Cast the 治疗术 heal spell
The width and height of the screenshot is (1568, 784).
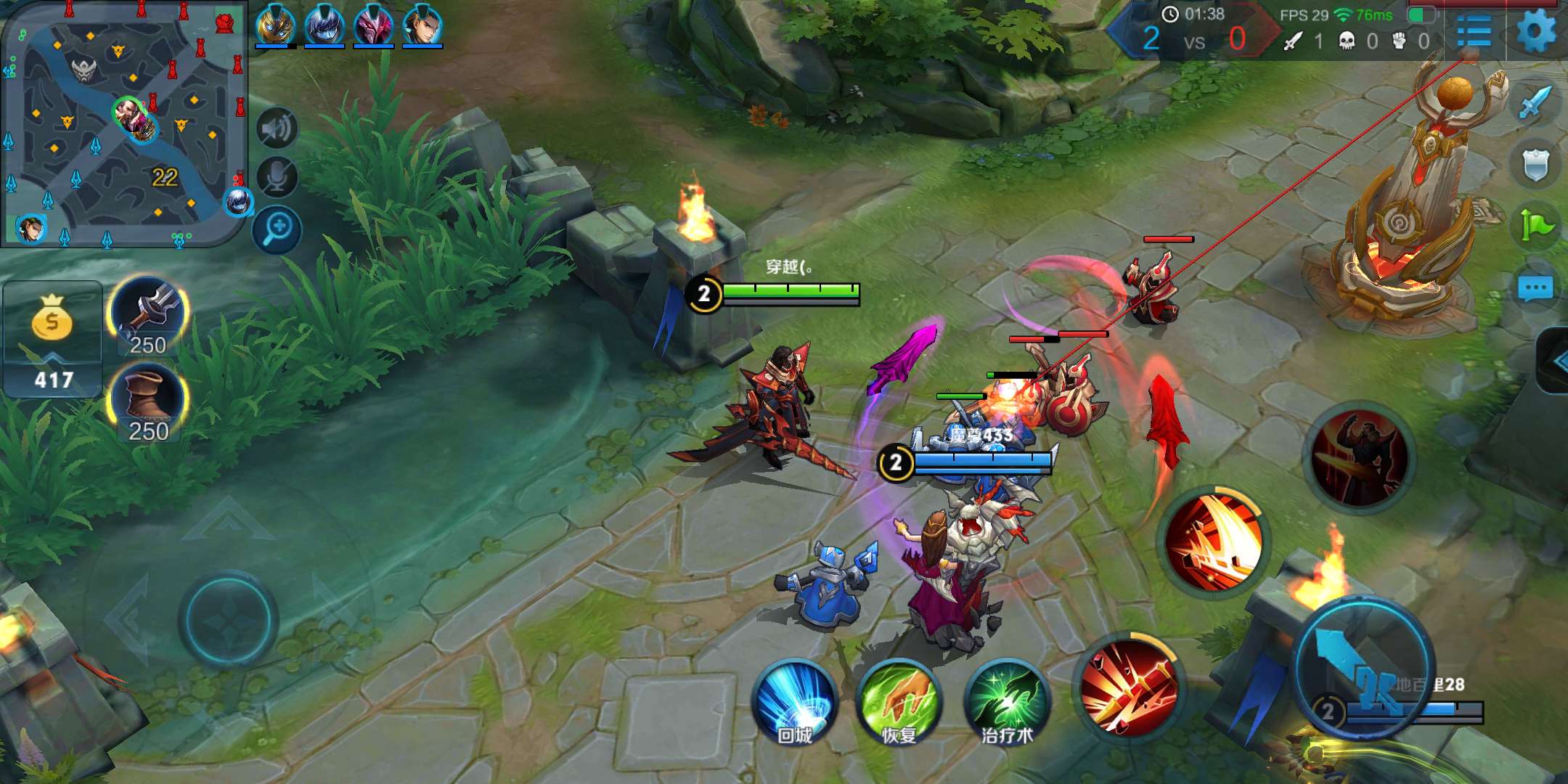1007,702
